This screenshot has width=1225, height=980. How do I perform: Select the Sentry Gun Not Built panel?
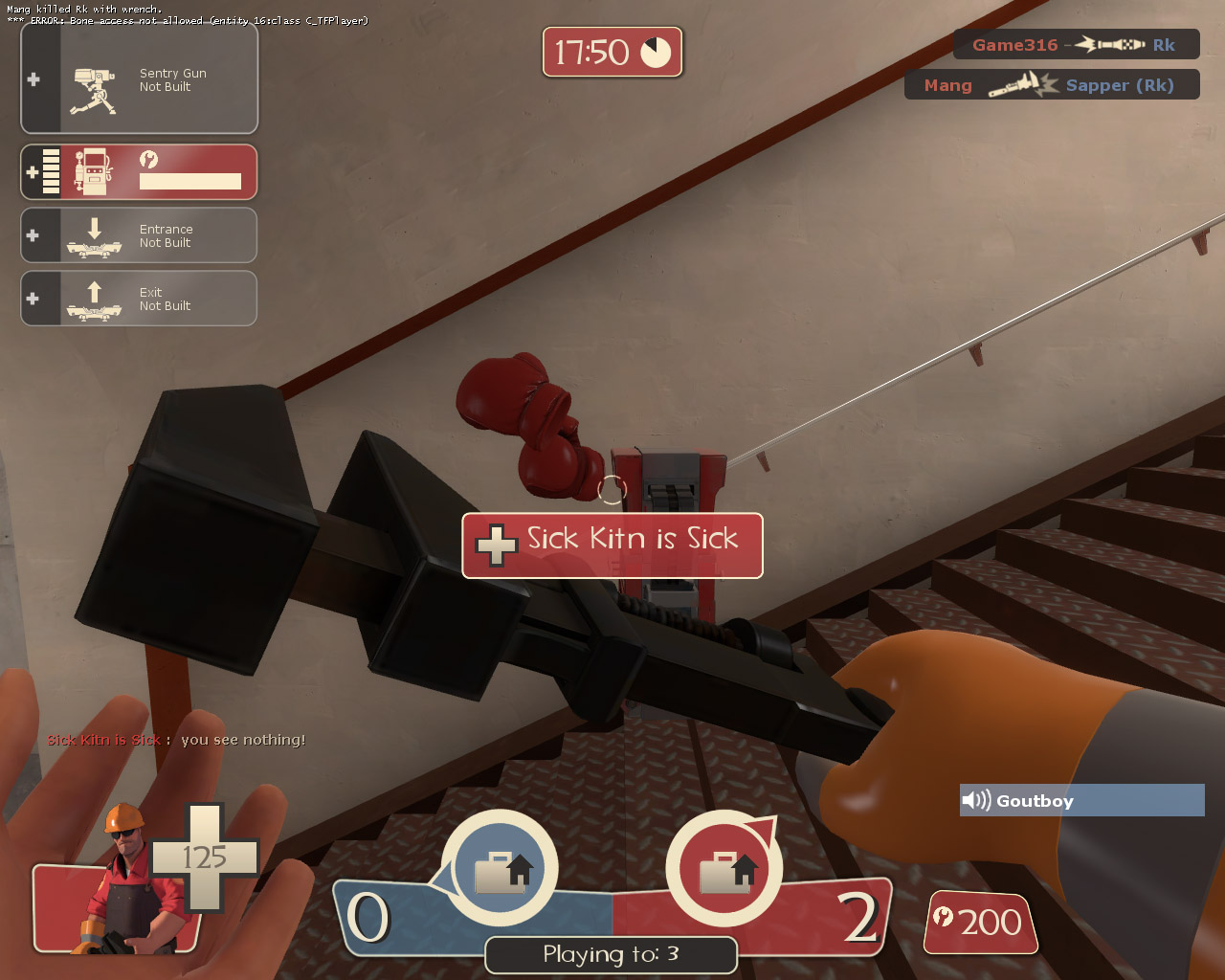point(140,79)
